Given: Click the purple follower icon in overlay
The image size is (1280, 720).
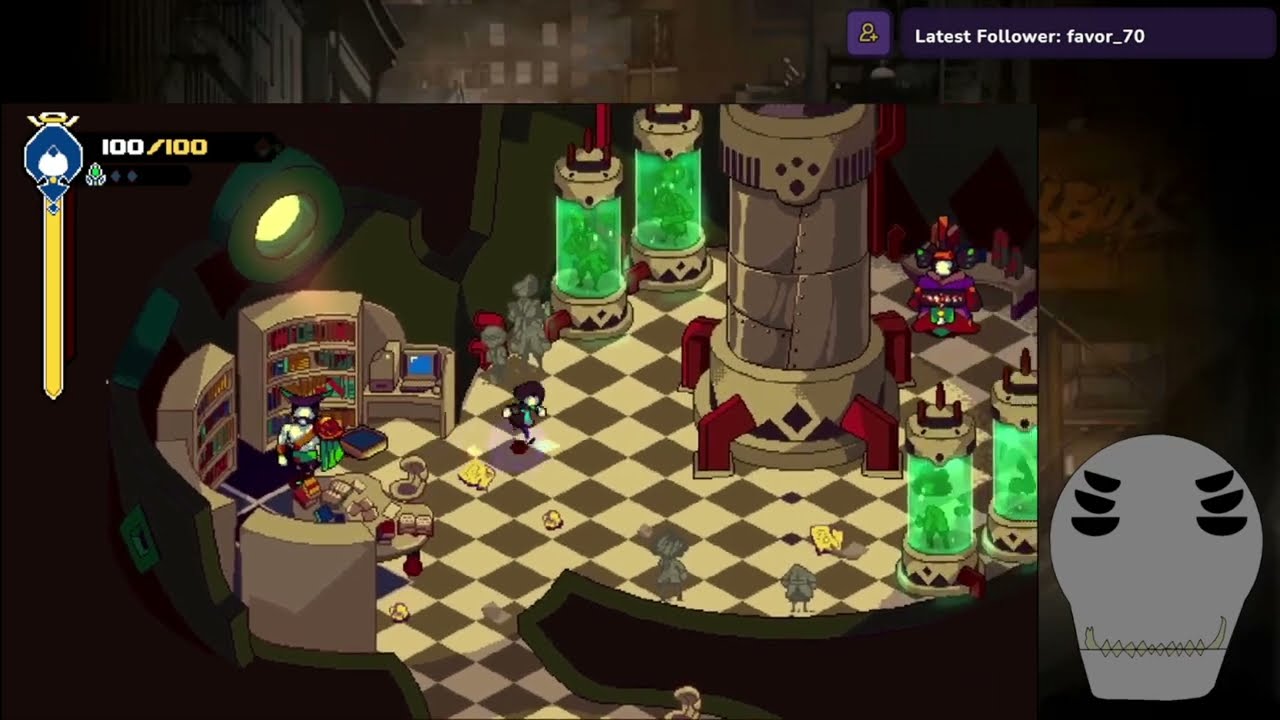Looking at the screenshot, I should coord(868,35).
